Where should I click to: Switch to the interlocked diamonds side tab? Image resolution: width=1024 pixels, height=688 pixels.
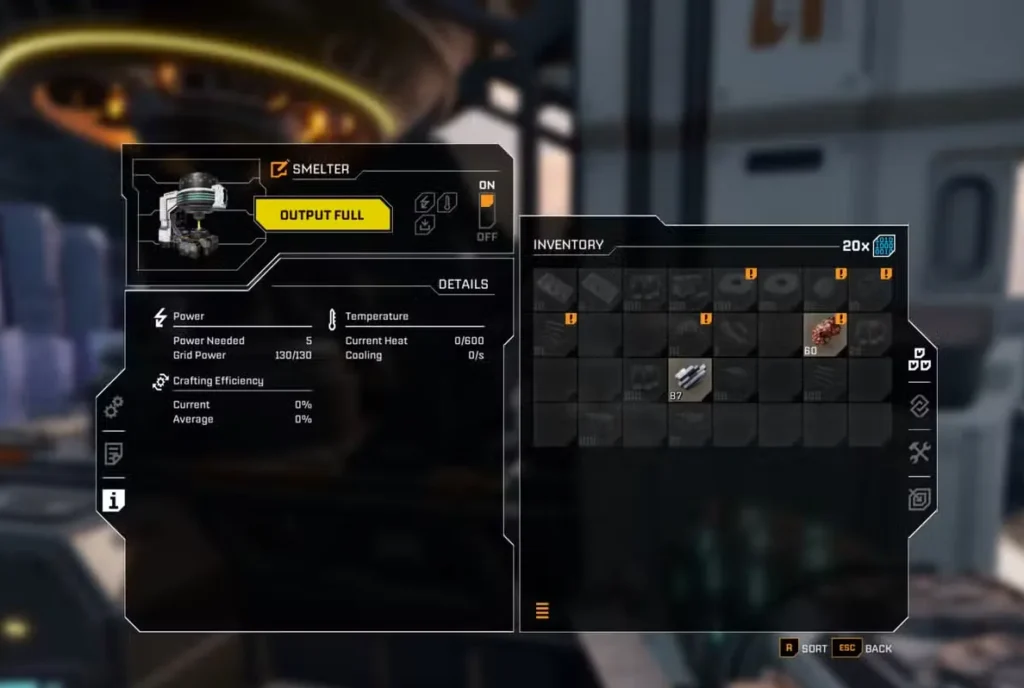tap(920, 406)
